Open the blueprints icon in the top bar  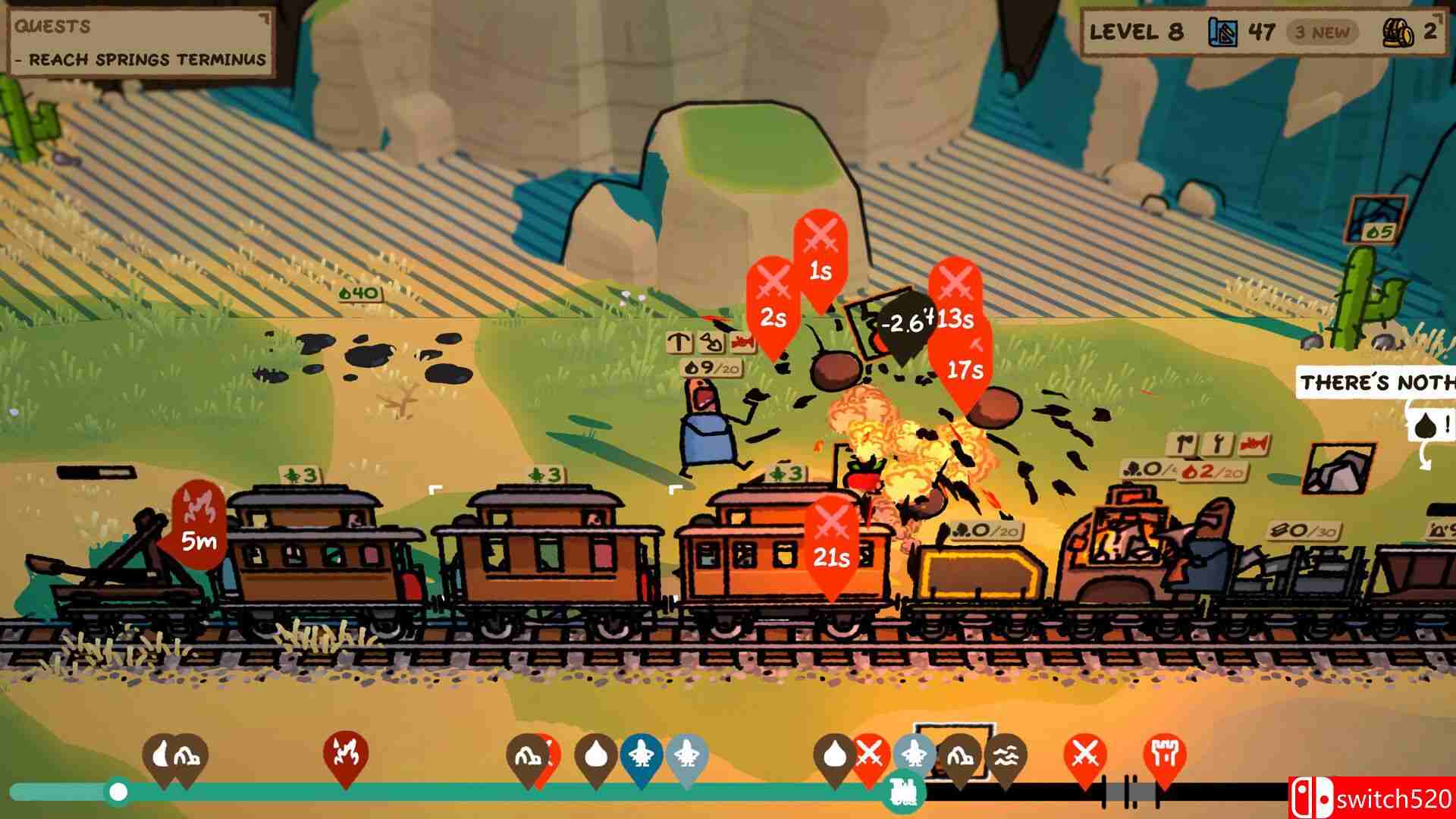pos(1223,32)
